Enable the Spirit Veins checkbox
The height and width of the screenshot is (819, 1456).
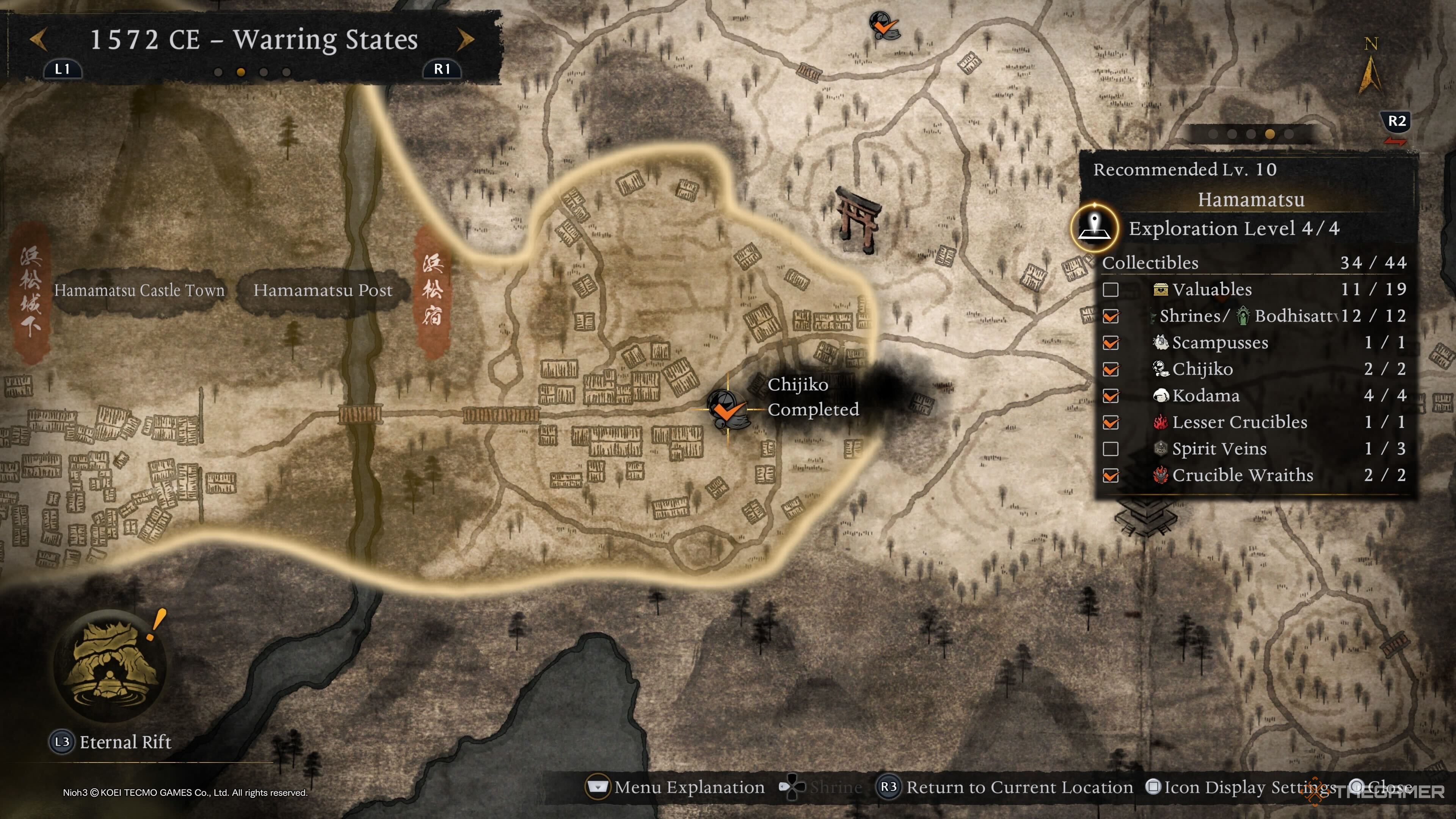click(x=1111, y=449)
